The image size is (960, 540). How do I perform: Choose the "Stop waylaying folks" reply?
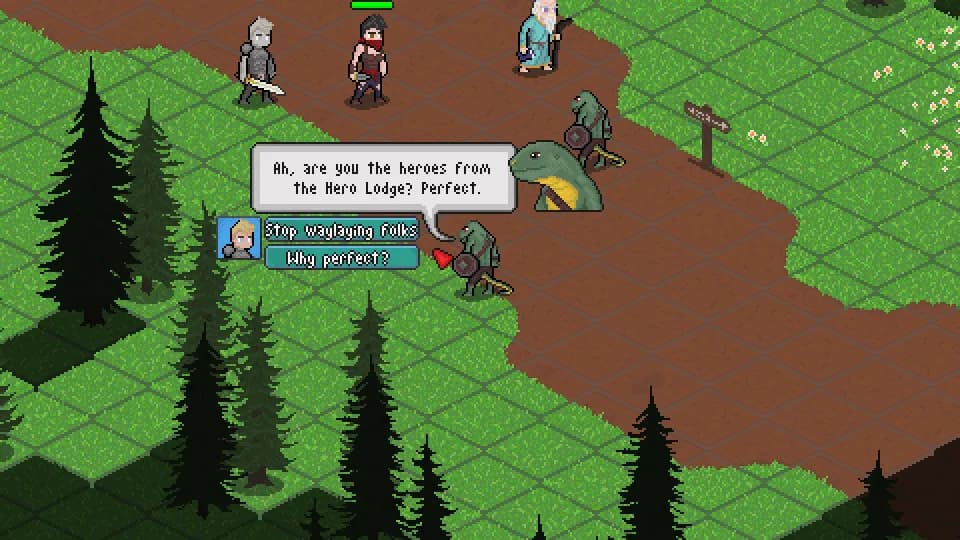pos(341,231)
